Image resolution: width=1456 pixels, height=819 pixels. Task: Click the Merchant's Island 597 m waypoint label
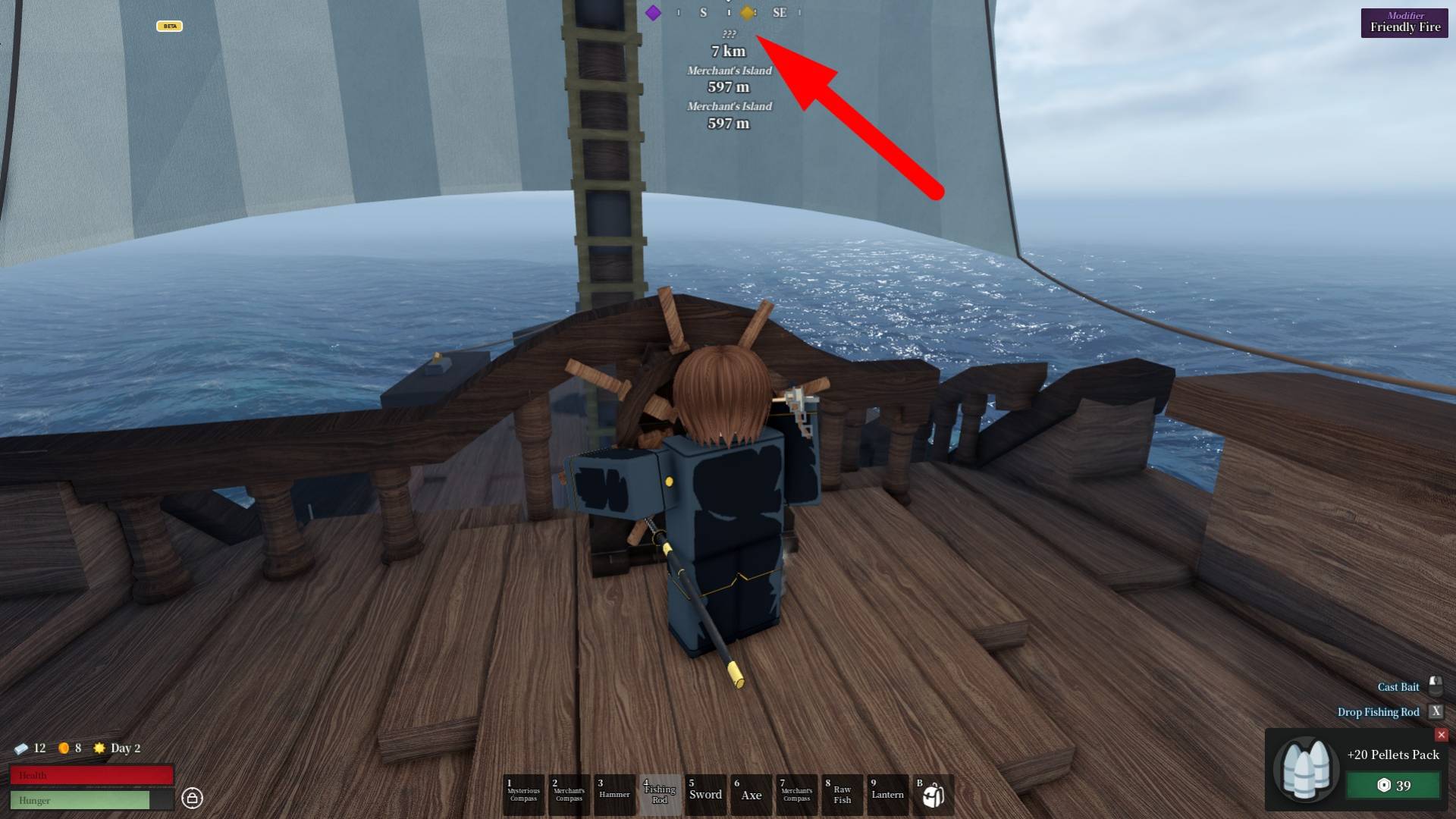tap(729, 78)
